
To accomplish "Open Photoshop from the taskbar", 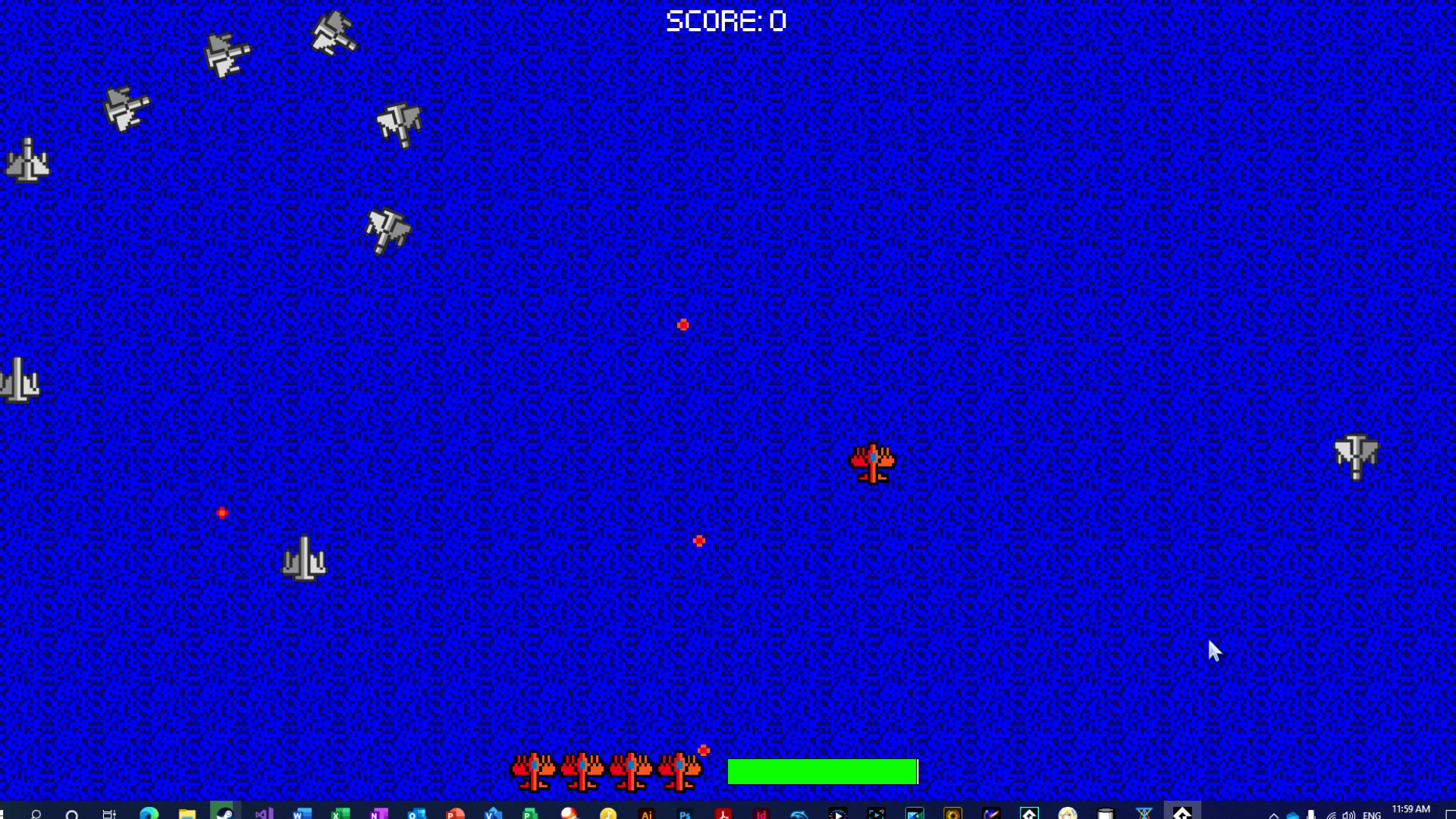I will [686, 811].
